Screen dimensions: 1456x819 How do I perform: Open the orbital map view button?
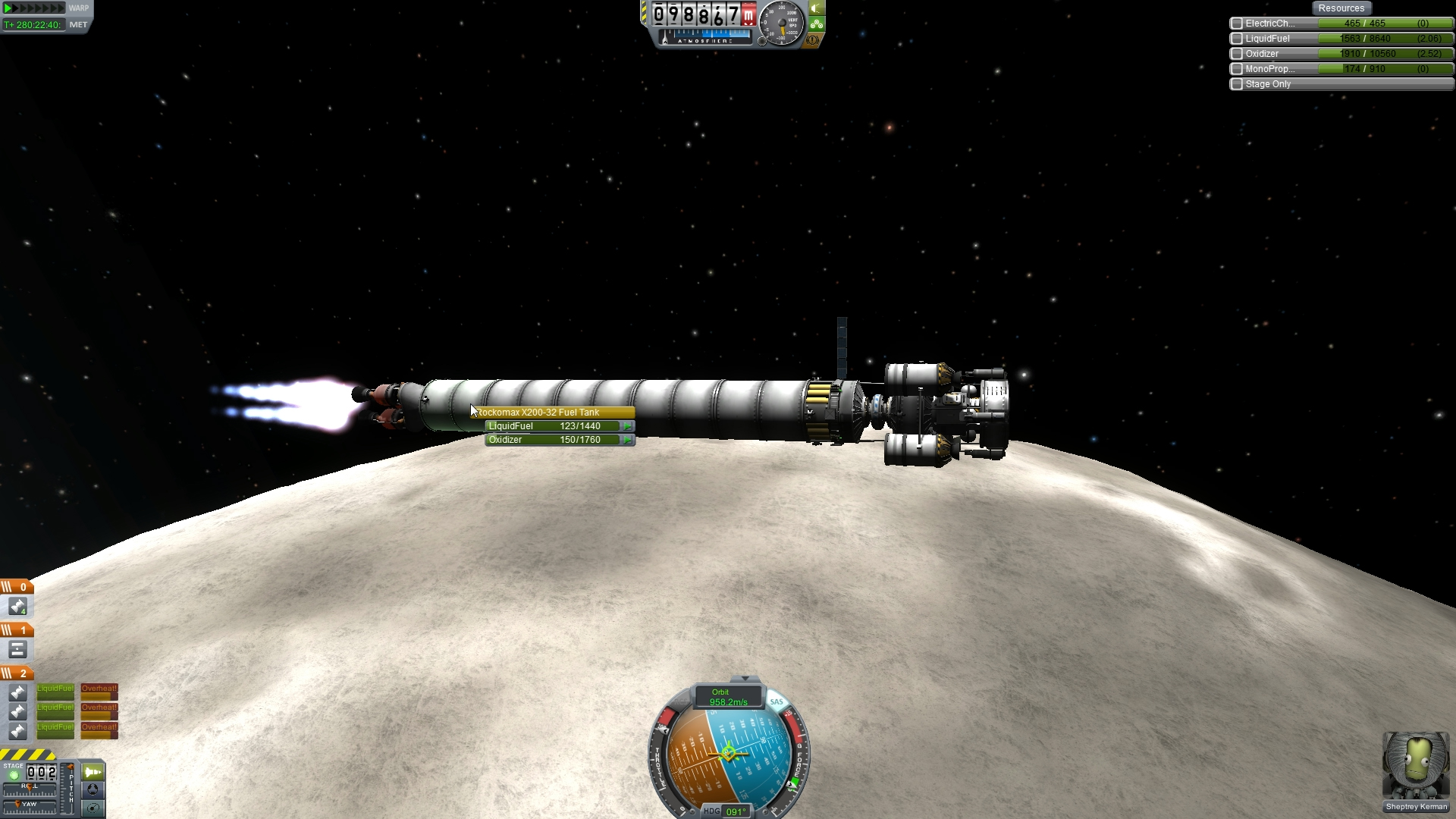(x=93, y=808)
